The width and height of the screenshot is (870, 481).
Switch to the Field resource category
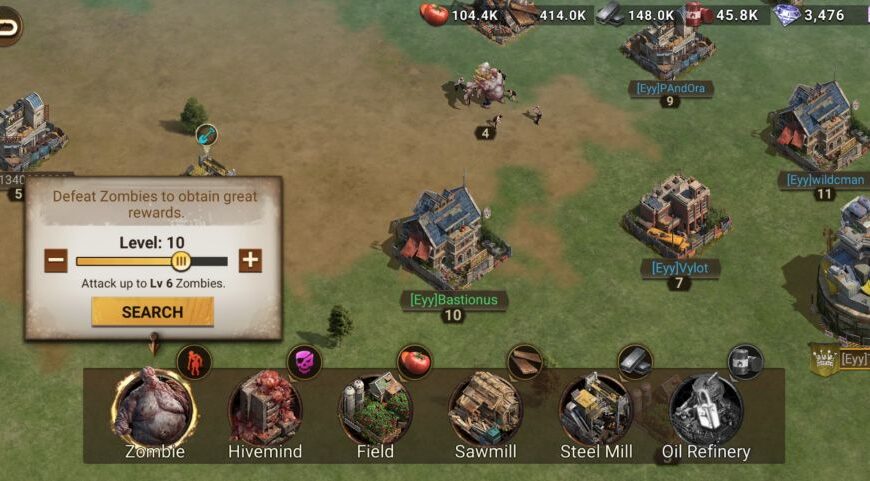375,408
